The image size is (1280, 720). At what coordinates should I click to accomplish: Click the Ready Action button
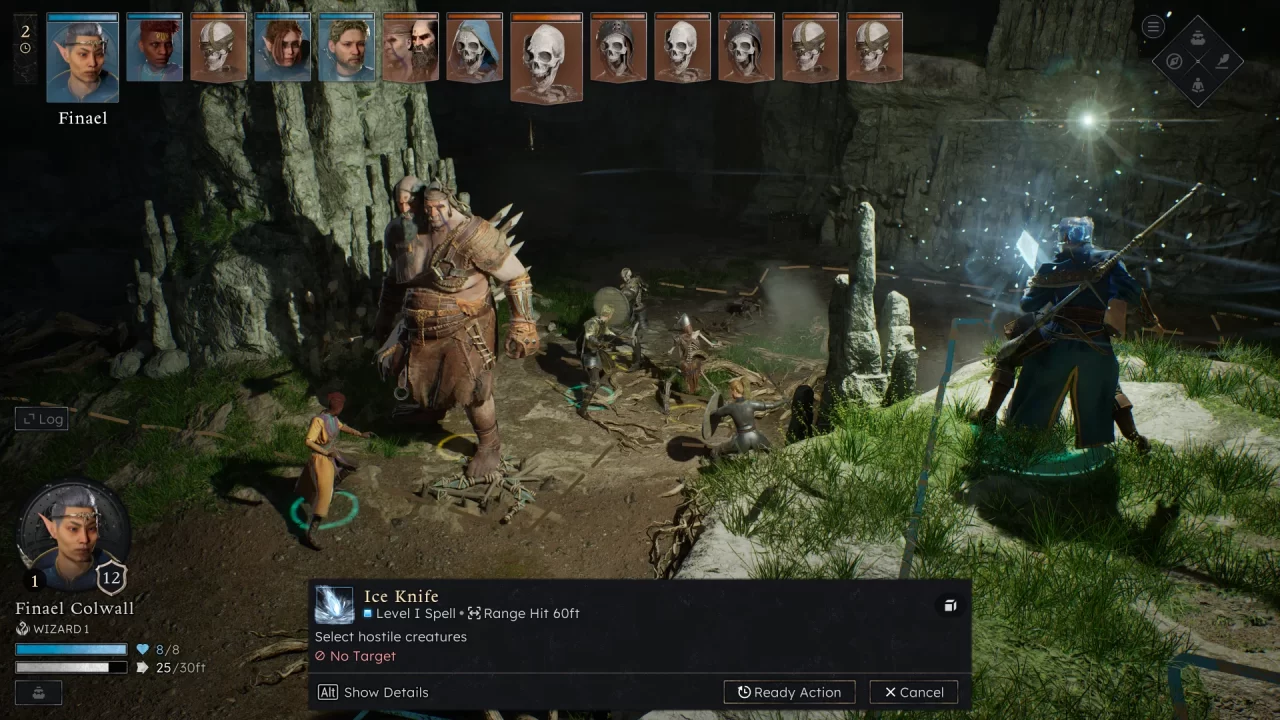point(789,692)
